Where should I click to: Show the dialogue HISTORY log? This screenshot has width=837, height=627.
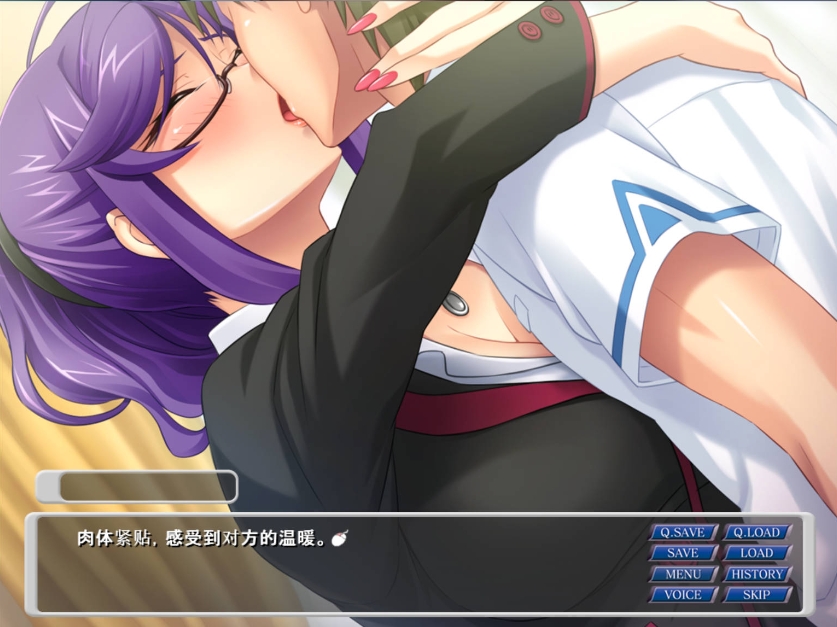tap(757, 574)
